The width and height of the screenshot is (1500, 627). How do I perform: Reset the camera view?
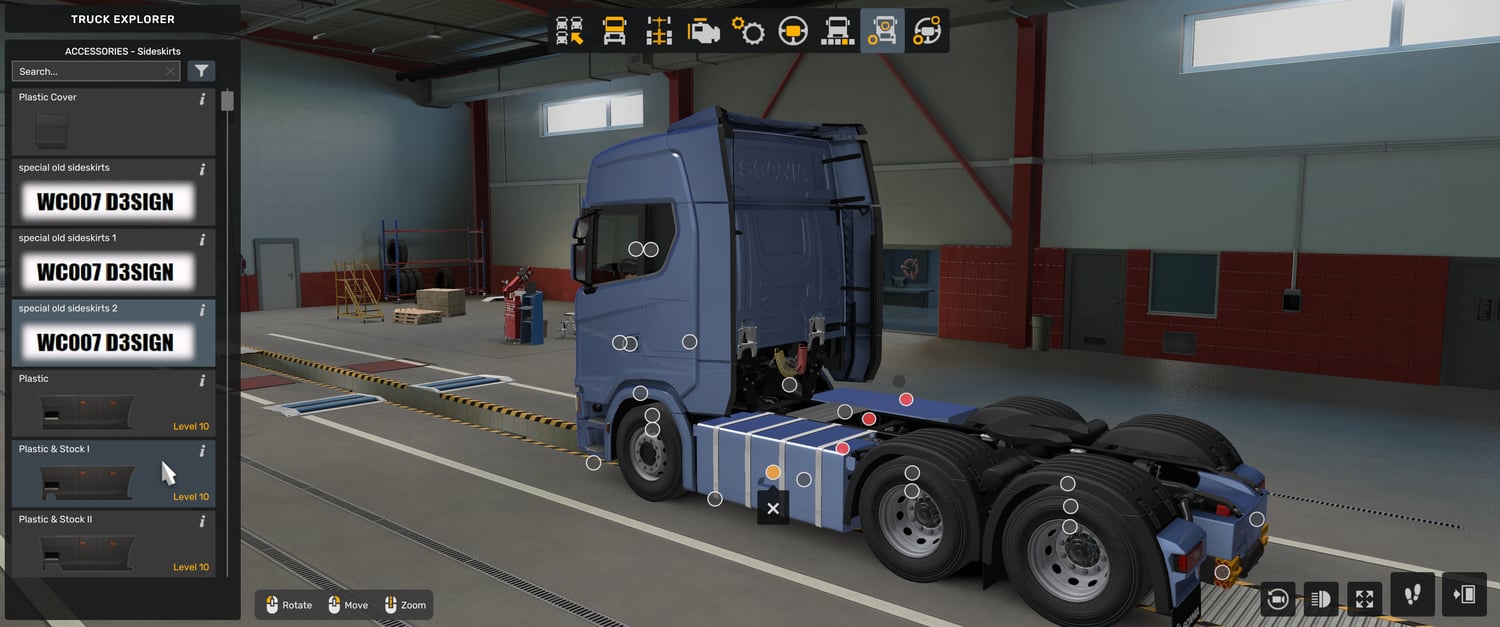click(x=1277, y=599)
